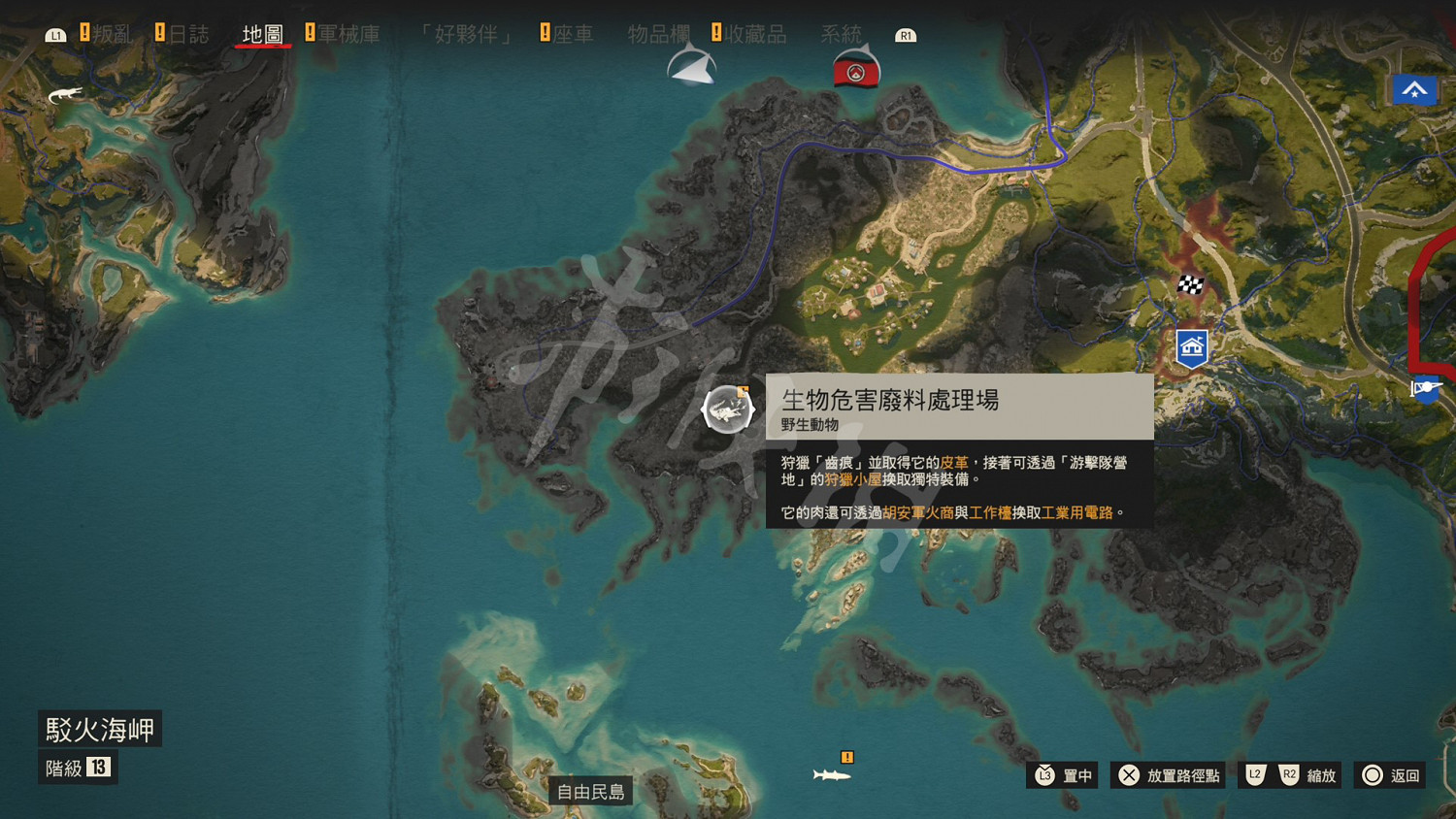Click the blue hideout house icon
This screenshot has width=1456, height=819.
(x=1191, y=345)
